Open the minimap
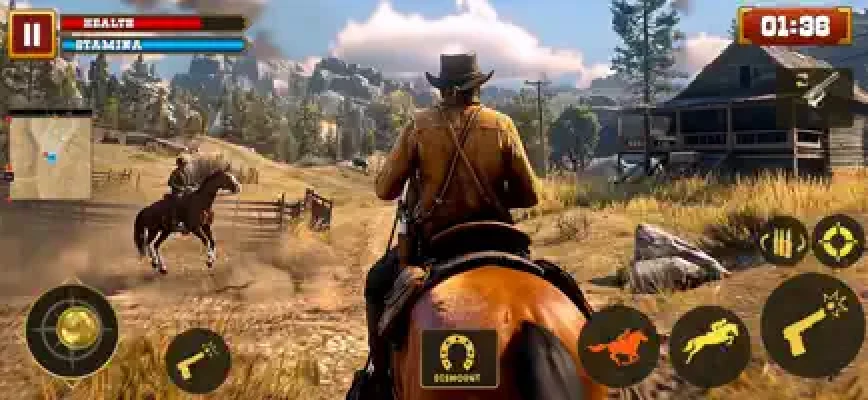This screenshot has height=400, width=868. (x=50, y=154)
